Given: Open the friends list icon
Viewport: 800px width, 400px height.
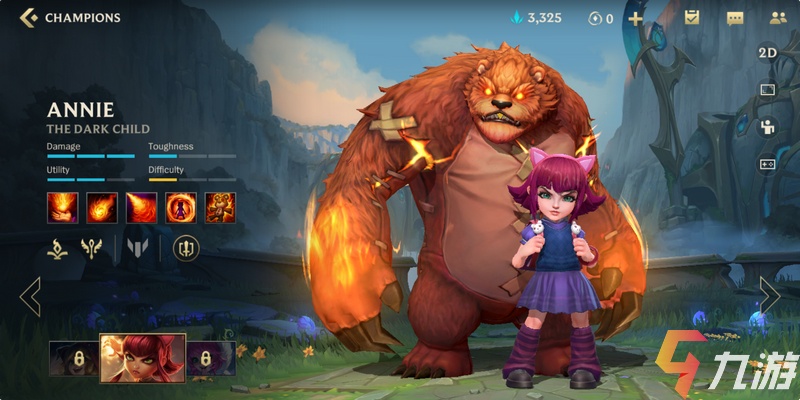Looking at the screenshot, I should click(777, 18).
